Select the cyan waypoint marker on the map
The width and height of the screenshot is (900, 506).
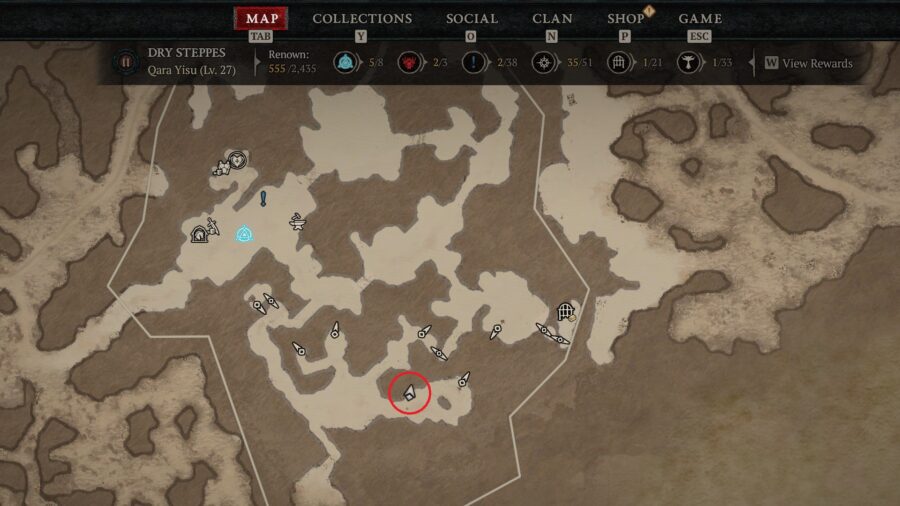tap(243, 234)
